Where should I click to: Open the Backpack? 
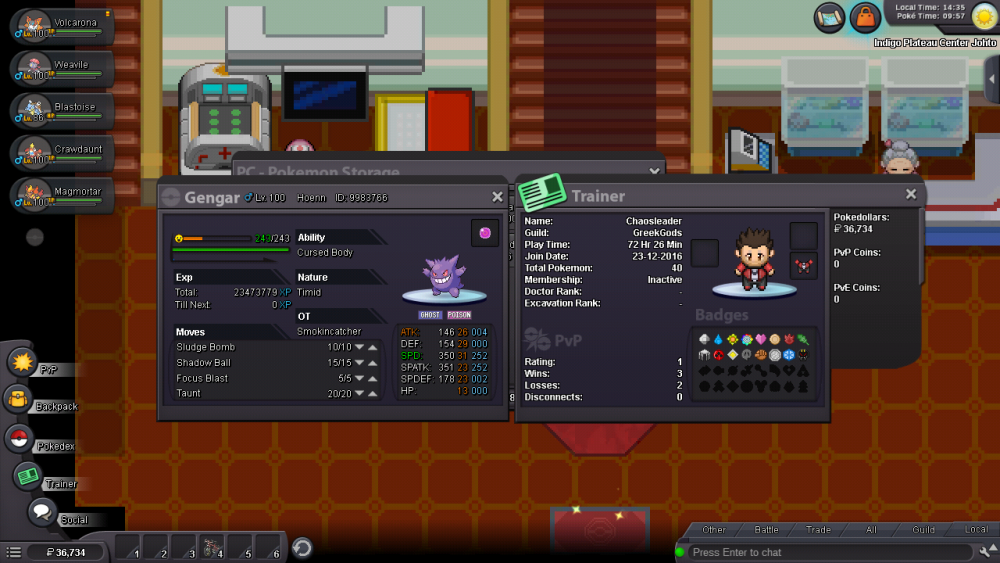[19, 400]
